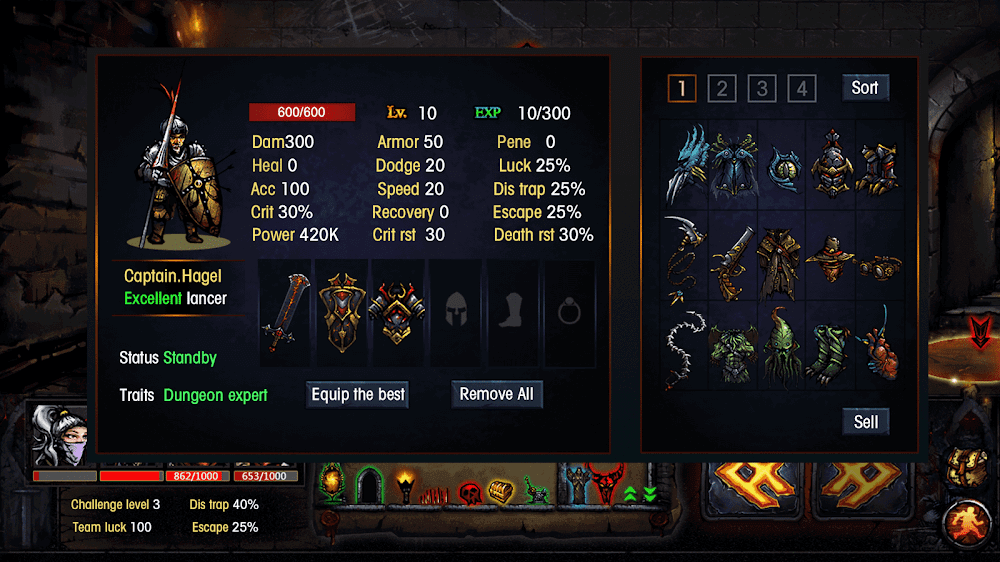Show inventory page 4
The image size is (1000, 562).
pyautogui.click(x=801, y=89)
